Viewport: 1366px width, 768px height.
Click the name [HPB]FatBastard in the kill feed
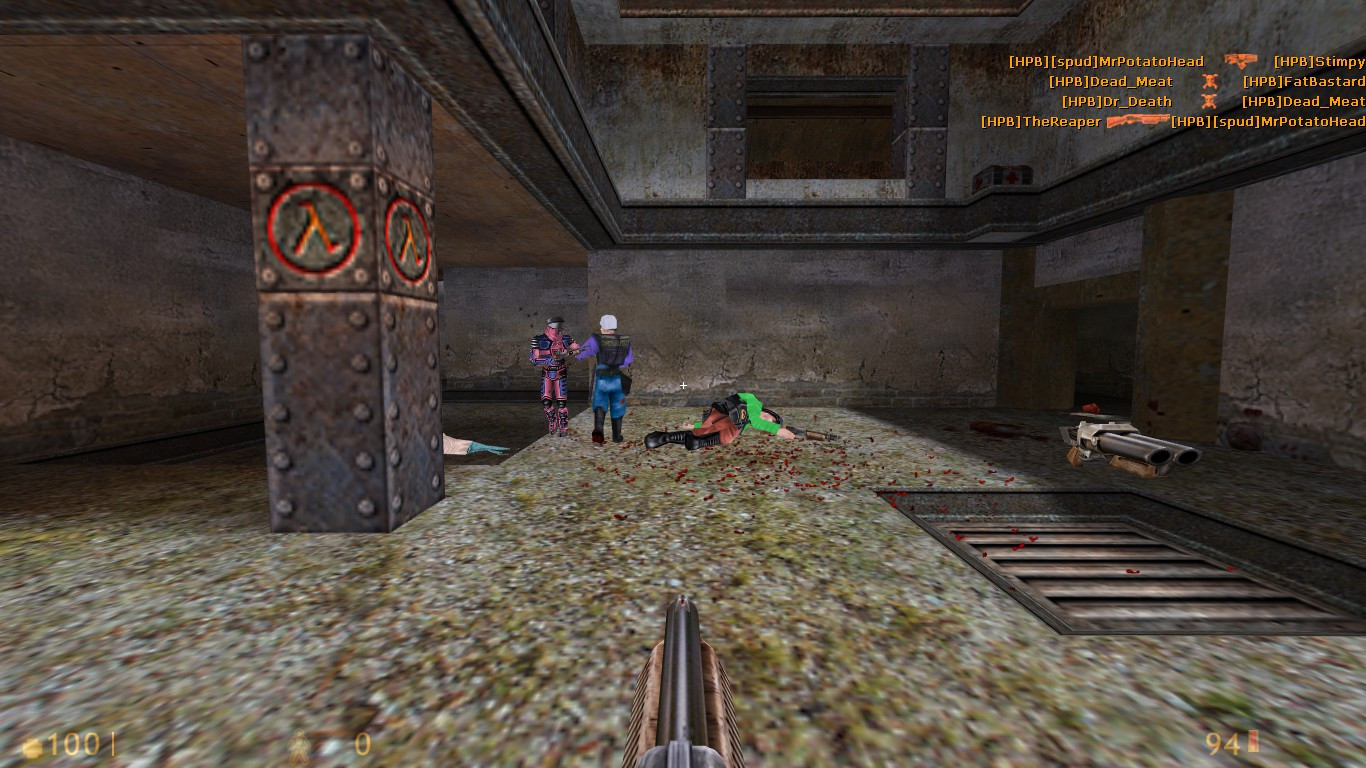pos(1303,81)
